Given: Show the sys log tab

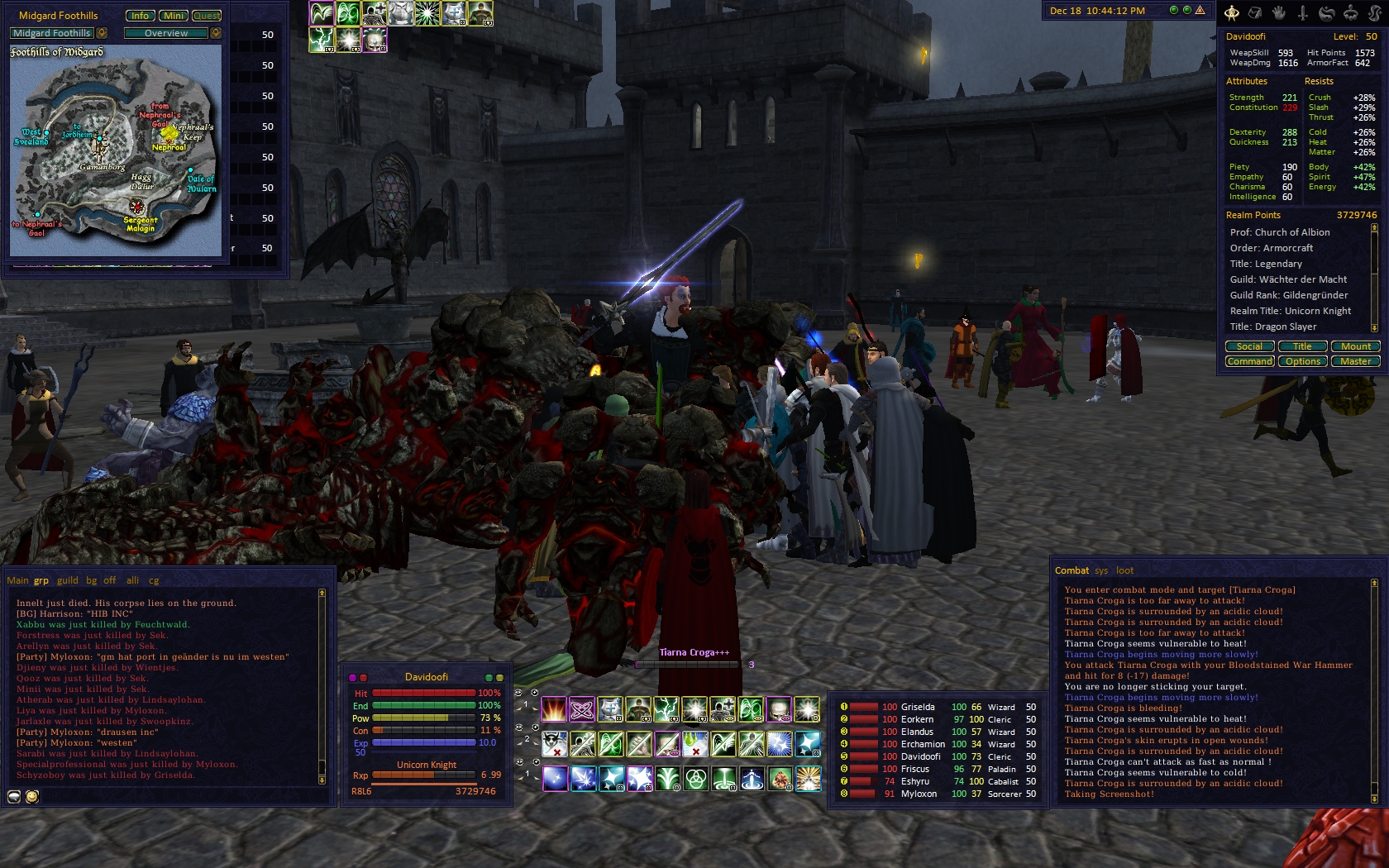Looking at the screenshot, I should pyautogui.click(x=1100, y=570).
